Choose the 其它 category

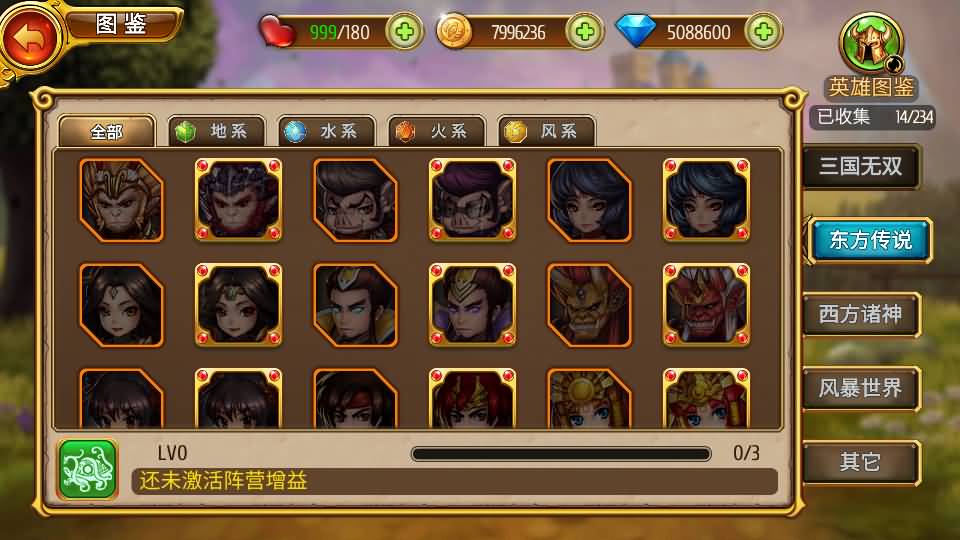click(x=860, y=462)
